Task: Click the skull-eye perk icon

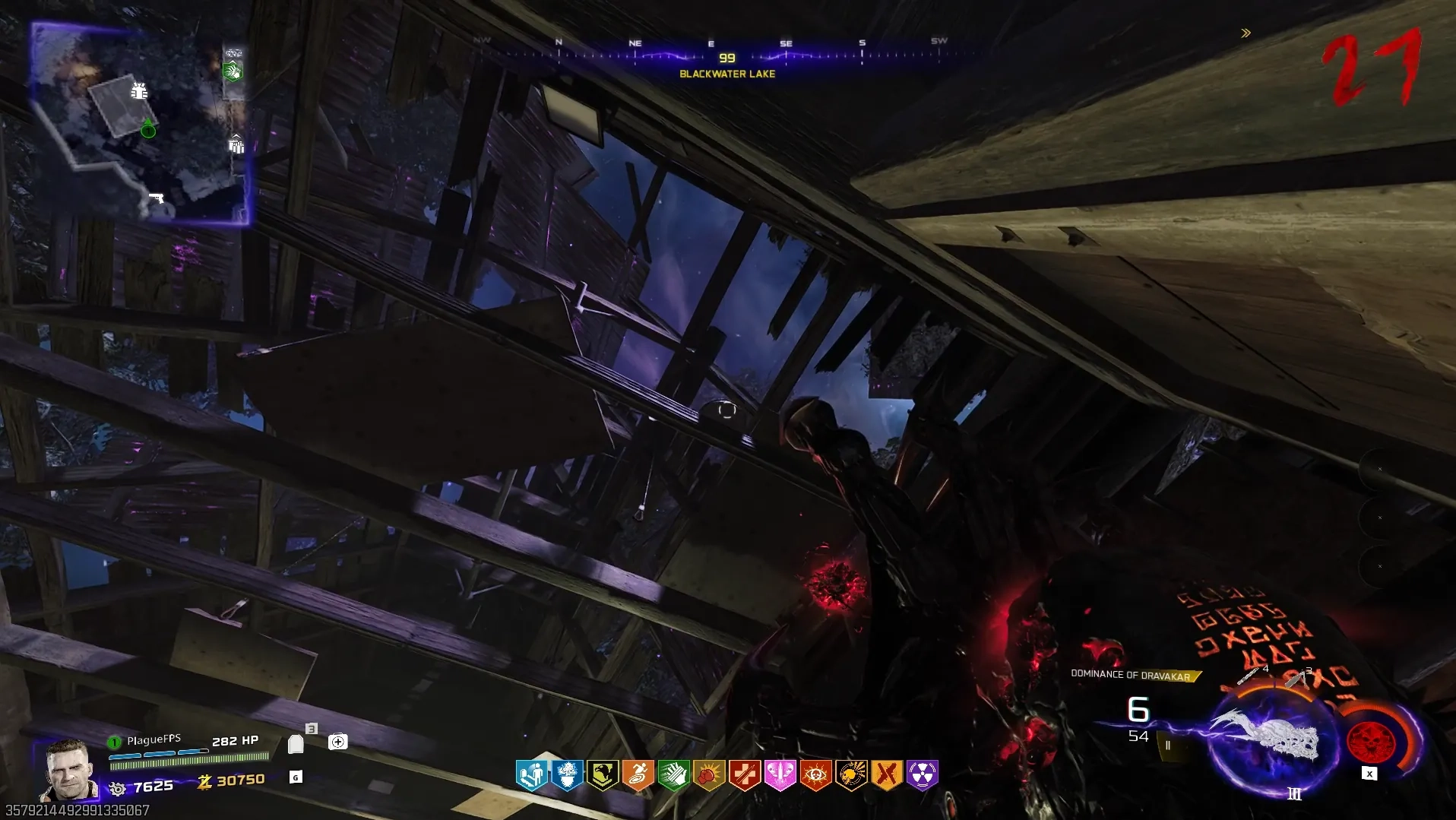Action: click(x=815, y=775)
